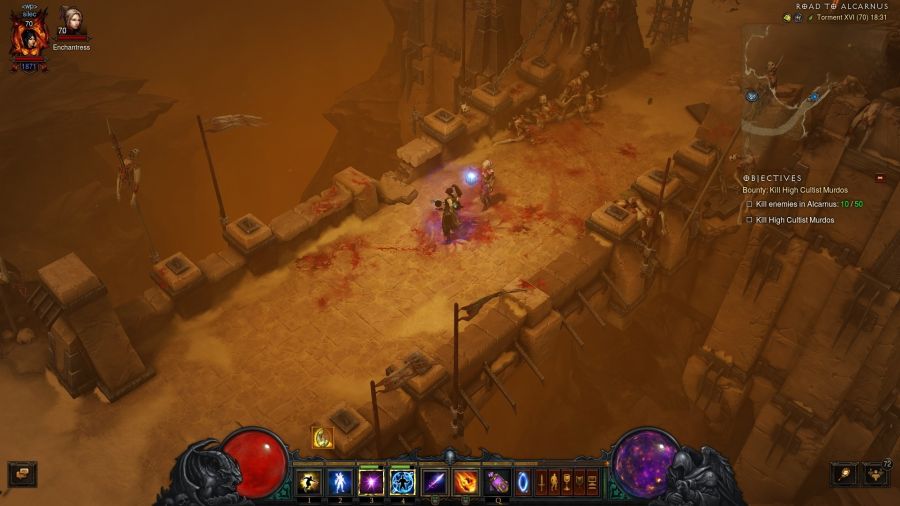Open the Skills menu sword button
This screenshot has height=506, width=900.
pyautogui.click(x=543, y=483)
